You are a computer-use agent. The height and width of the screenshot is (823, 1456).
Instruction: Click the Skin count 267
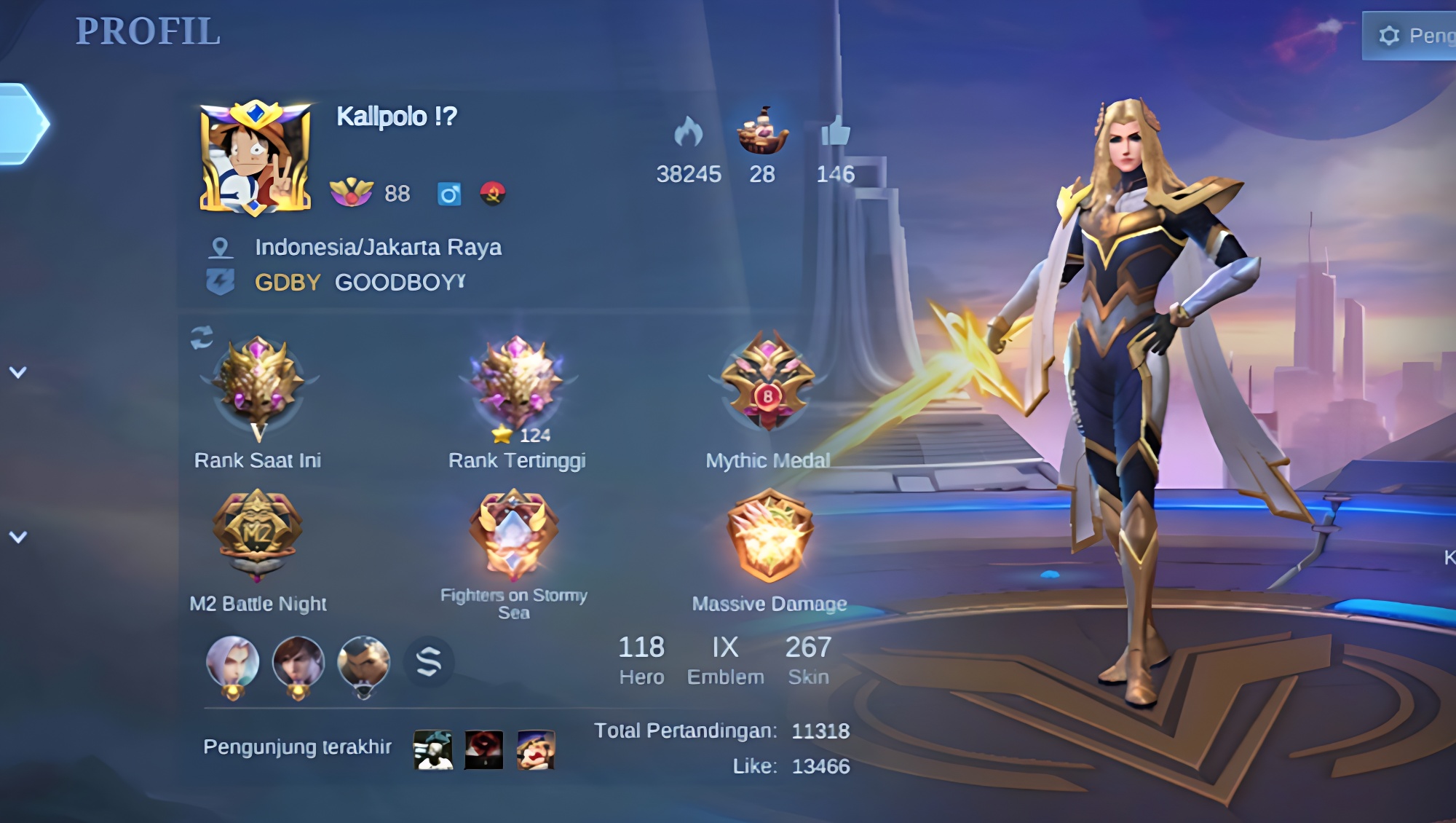pos(808,659)
